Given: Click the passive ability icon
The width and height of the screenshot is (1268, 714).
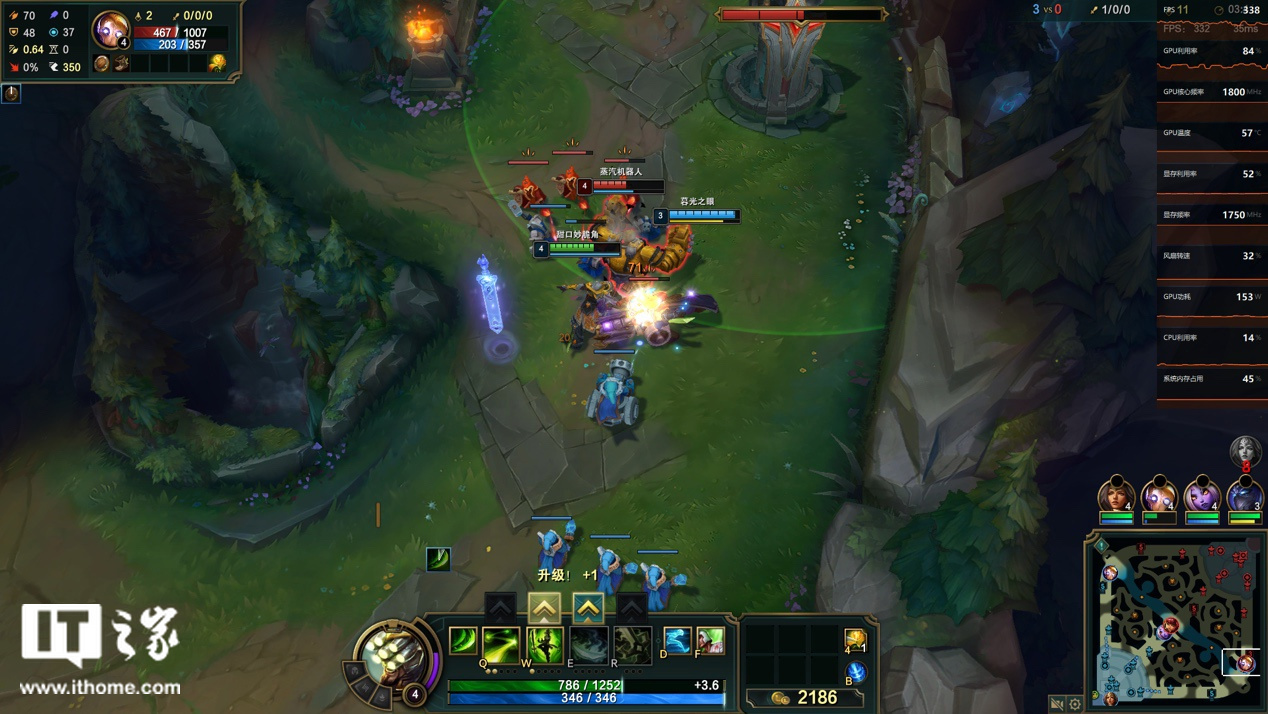Looking at the screenshot, I should (x=463, y=640).
